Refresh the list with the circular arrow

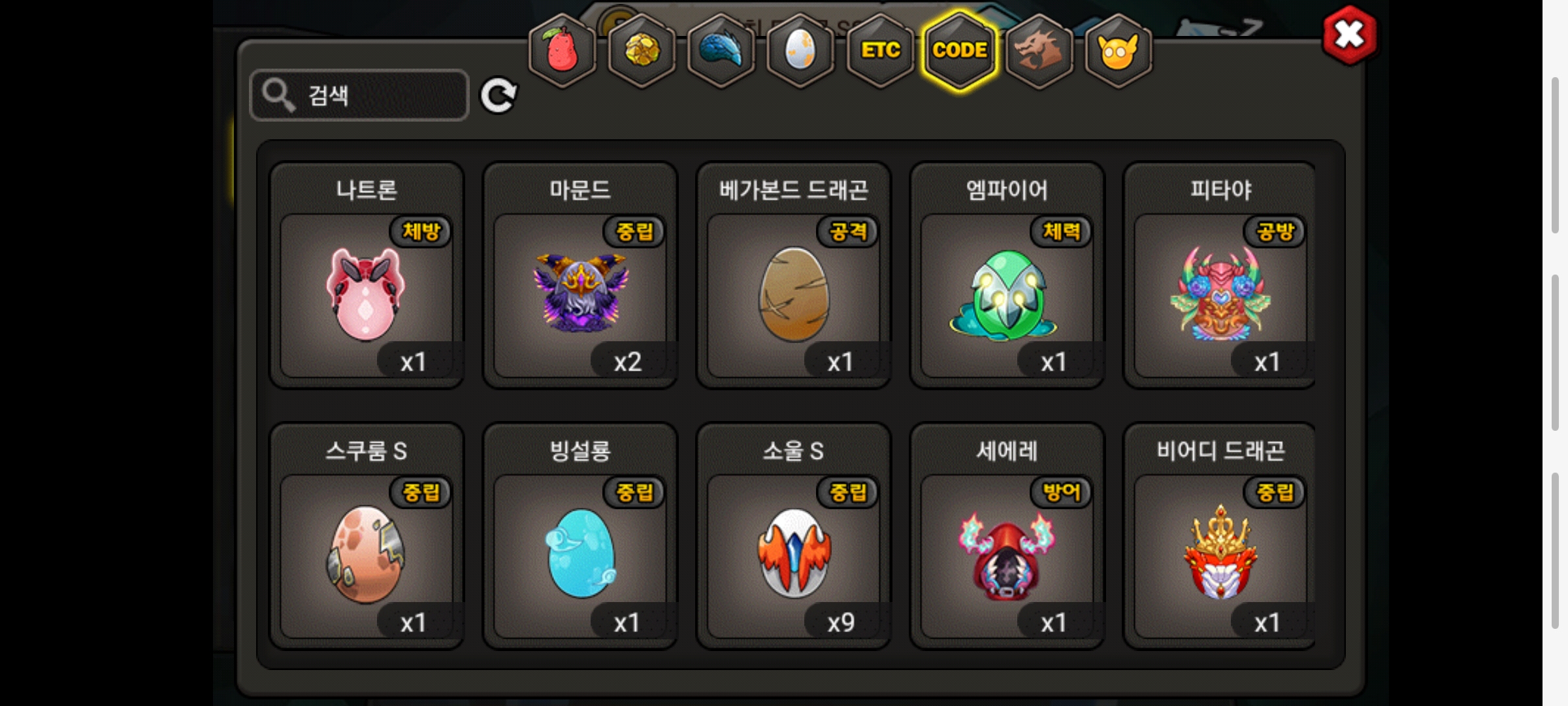(498, 96)
